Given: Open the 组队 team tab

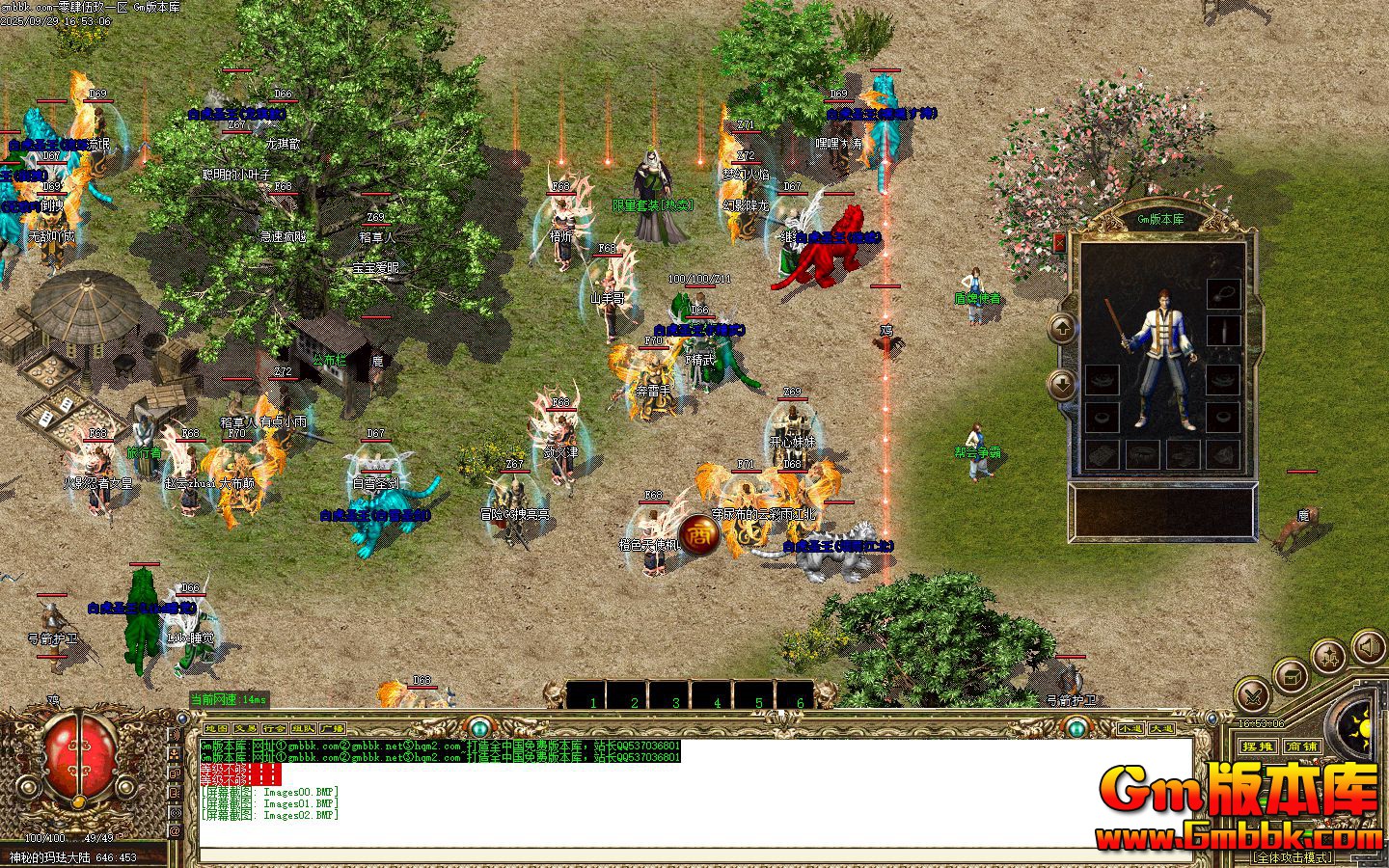Looking at the screenshot, I should (303, 729).
